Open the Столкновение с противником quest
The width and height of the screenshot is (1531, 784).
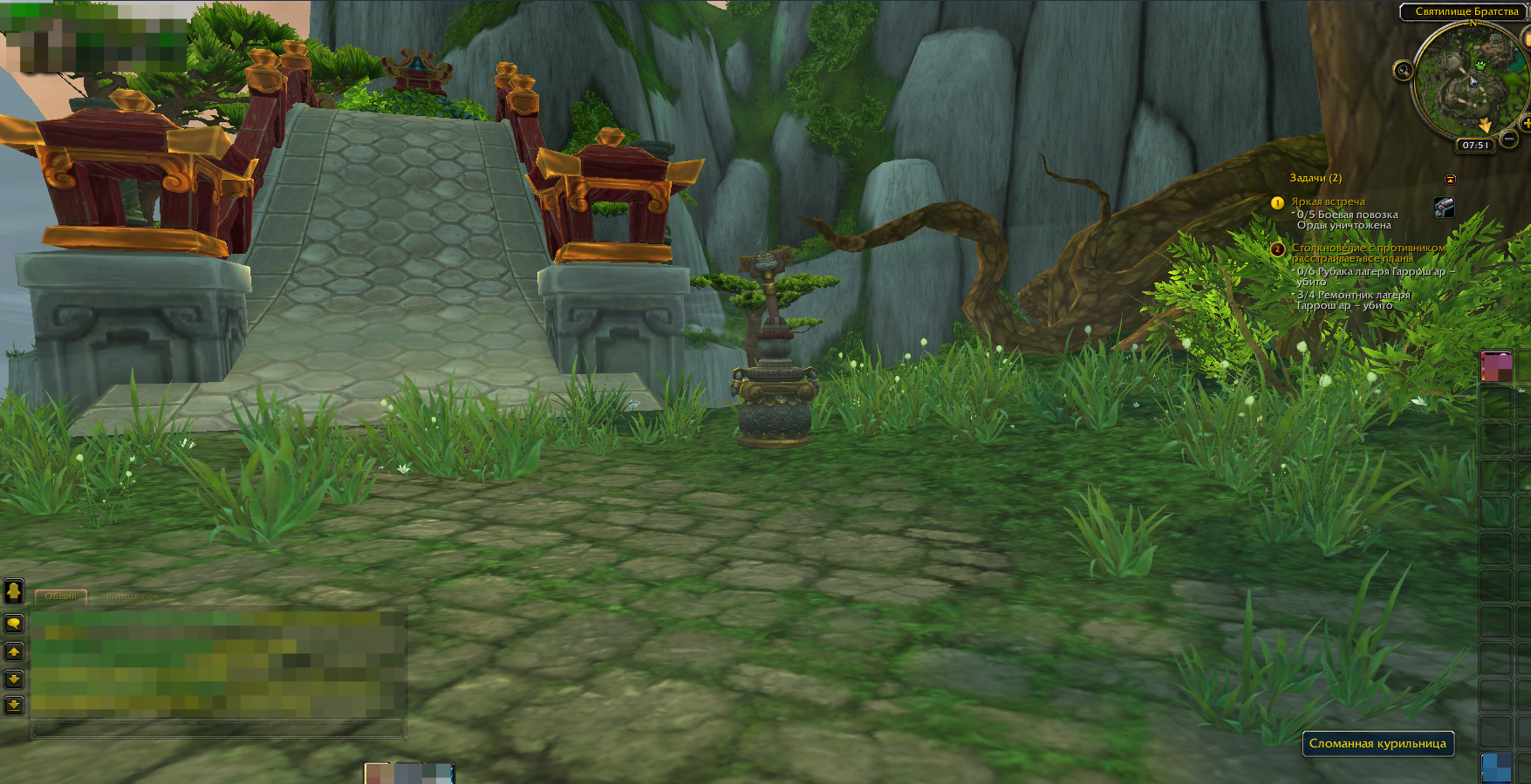(1367, 248)
